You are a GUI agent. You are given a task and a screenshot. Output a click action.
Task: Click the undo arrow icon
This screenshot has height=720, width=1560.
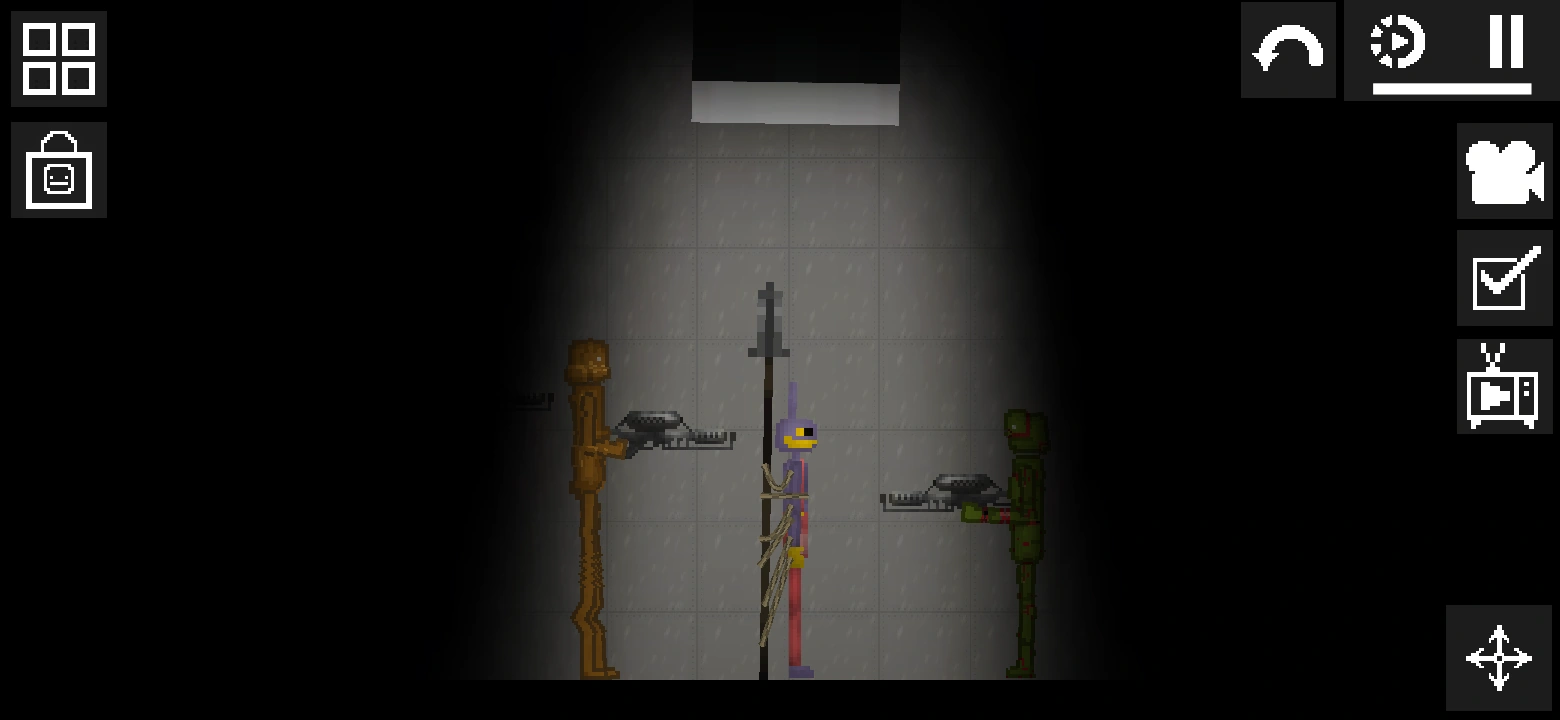click(x=1287, y=49)
